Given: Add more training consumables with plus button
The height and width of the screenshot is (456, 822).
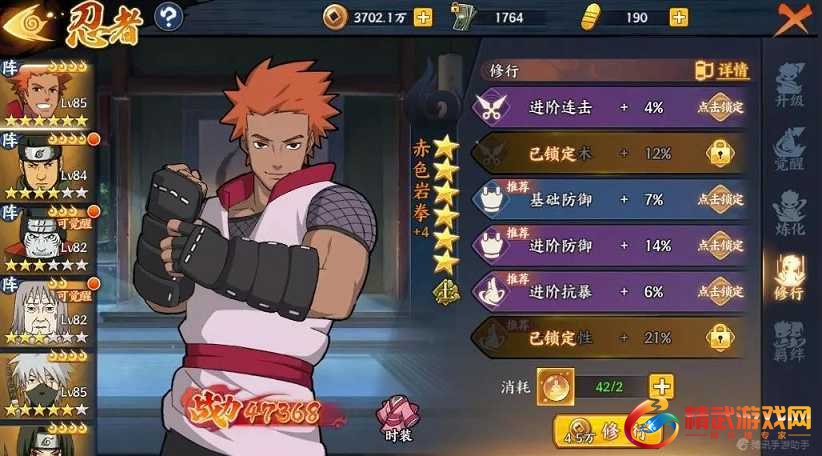Looking at the screenshot, I should coord(660,385).
